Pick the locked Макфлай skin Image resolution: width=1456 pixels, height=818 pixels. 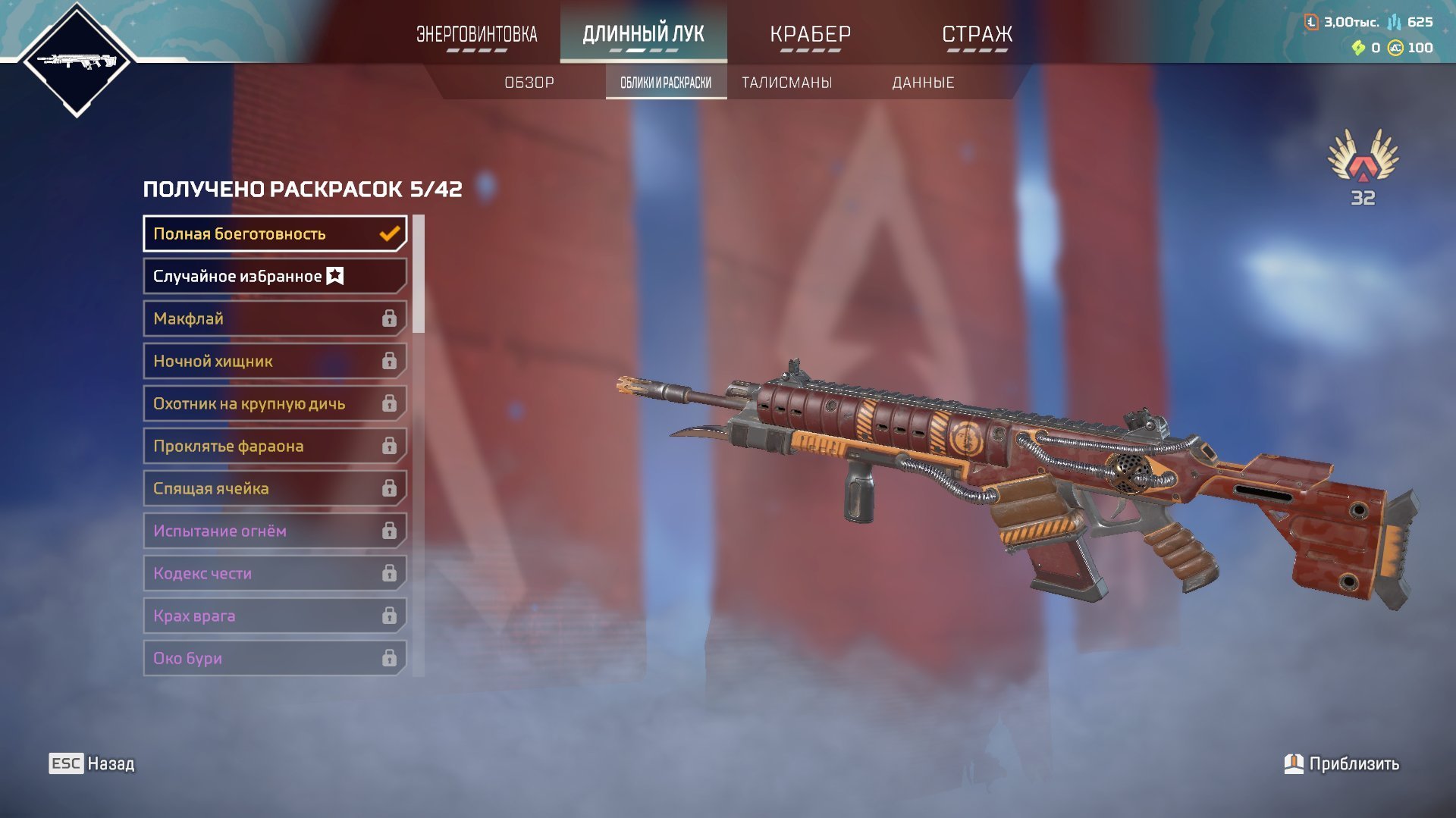275,318
